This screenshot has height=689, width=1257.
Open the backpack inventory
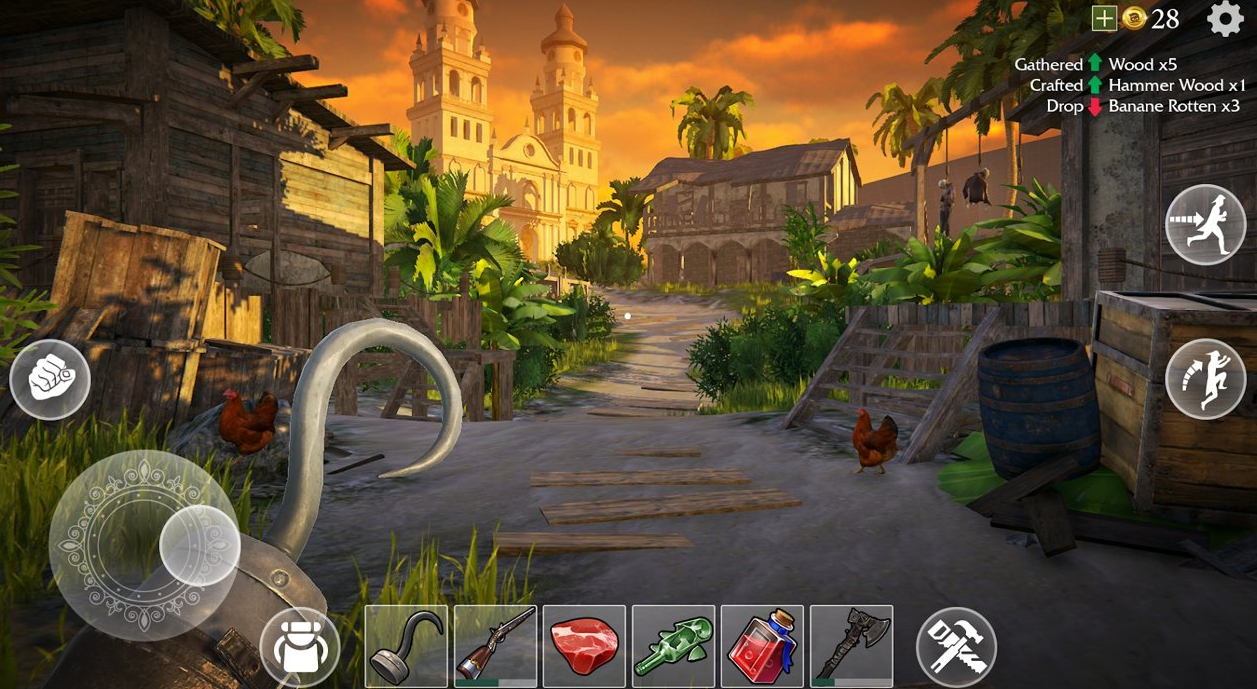300,647
